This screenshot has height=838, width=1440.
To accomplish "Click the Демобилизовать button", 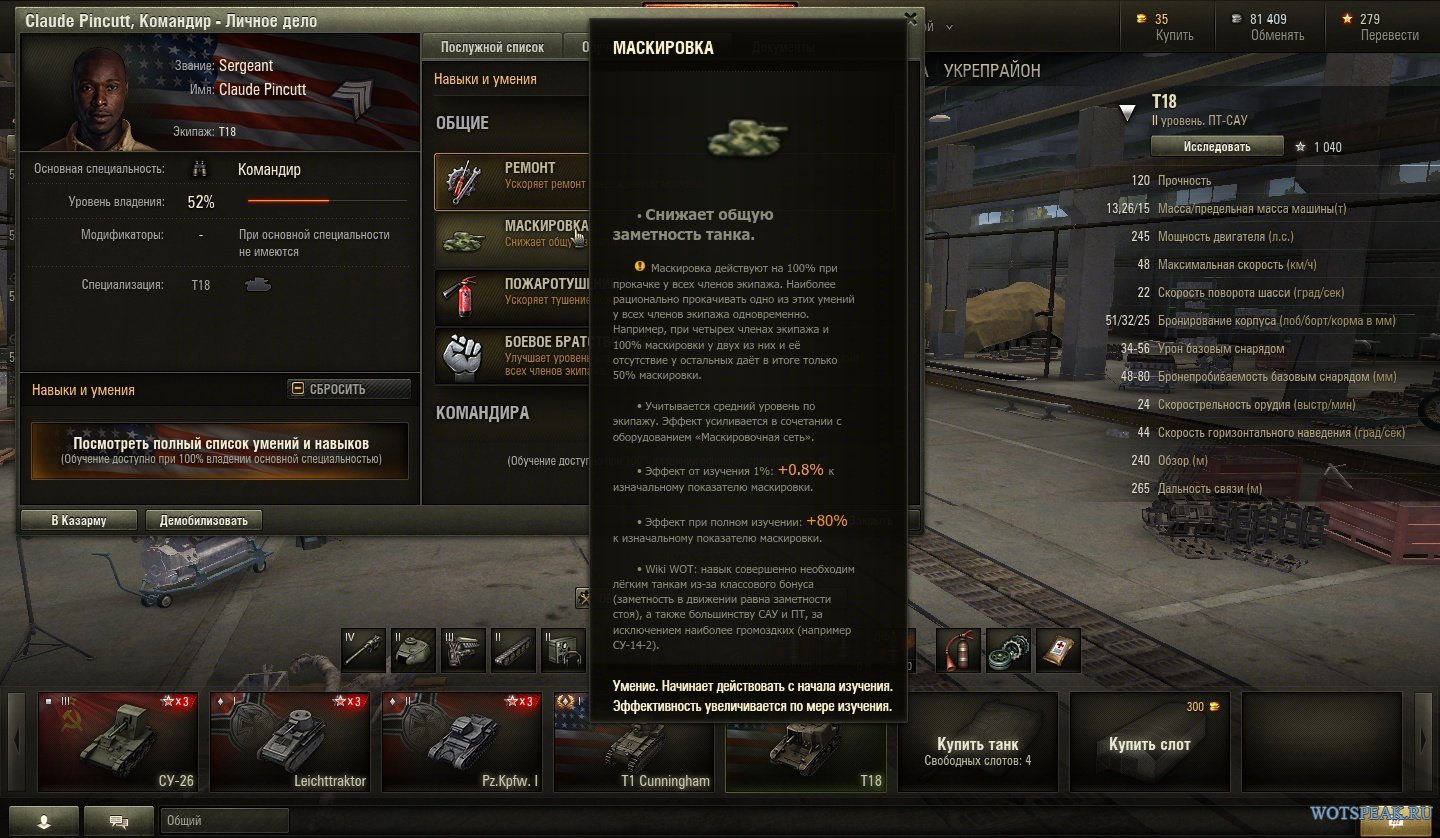I will 204,520.
